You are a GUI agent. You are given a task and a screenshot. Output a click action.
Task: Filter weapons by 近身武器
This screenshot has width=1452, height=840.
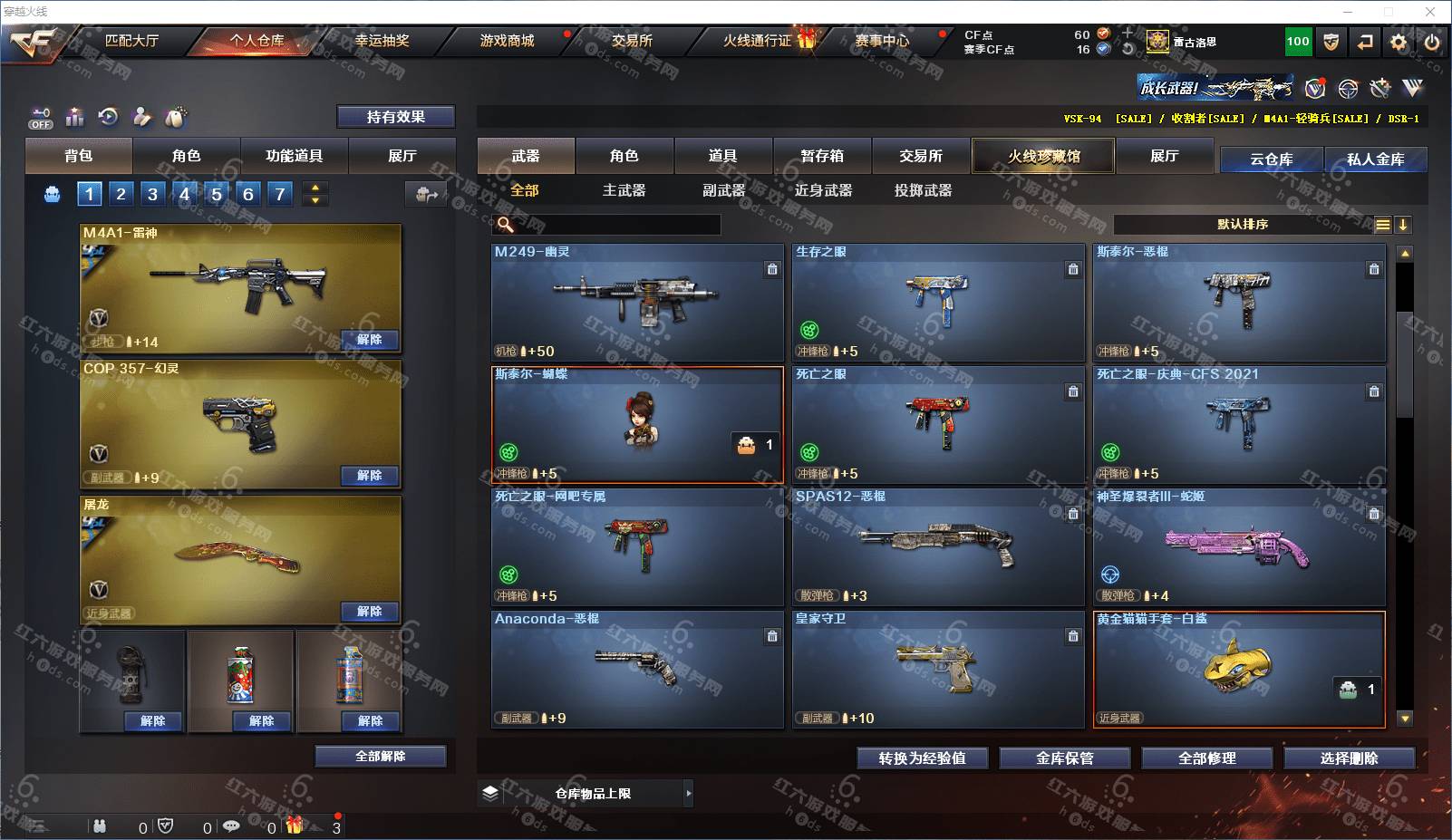click(x=823, y=190)
